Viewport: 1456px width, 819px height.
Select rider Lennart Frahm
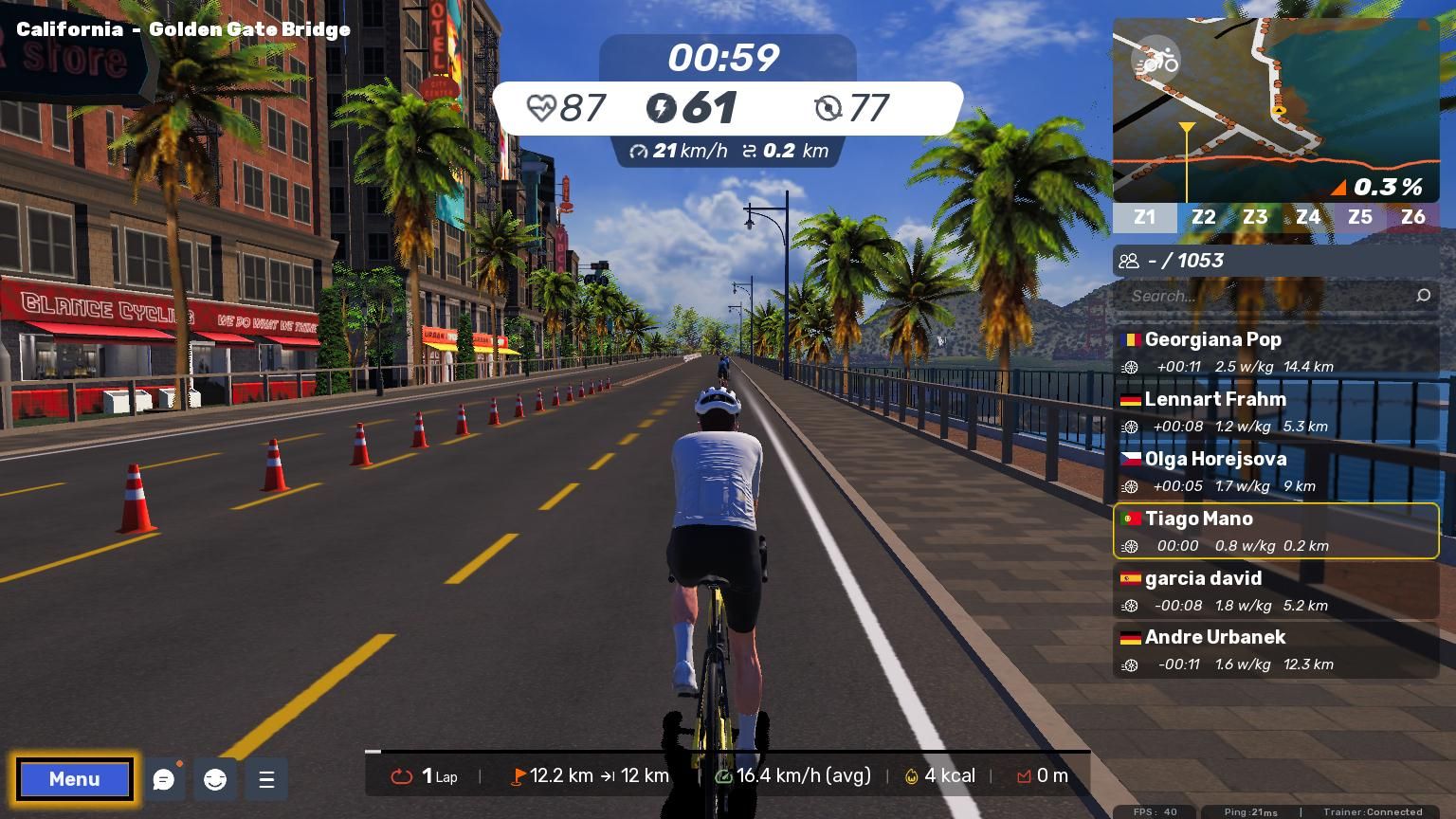tap(1276, 410)
